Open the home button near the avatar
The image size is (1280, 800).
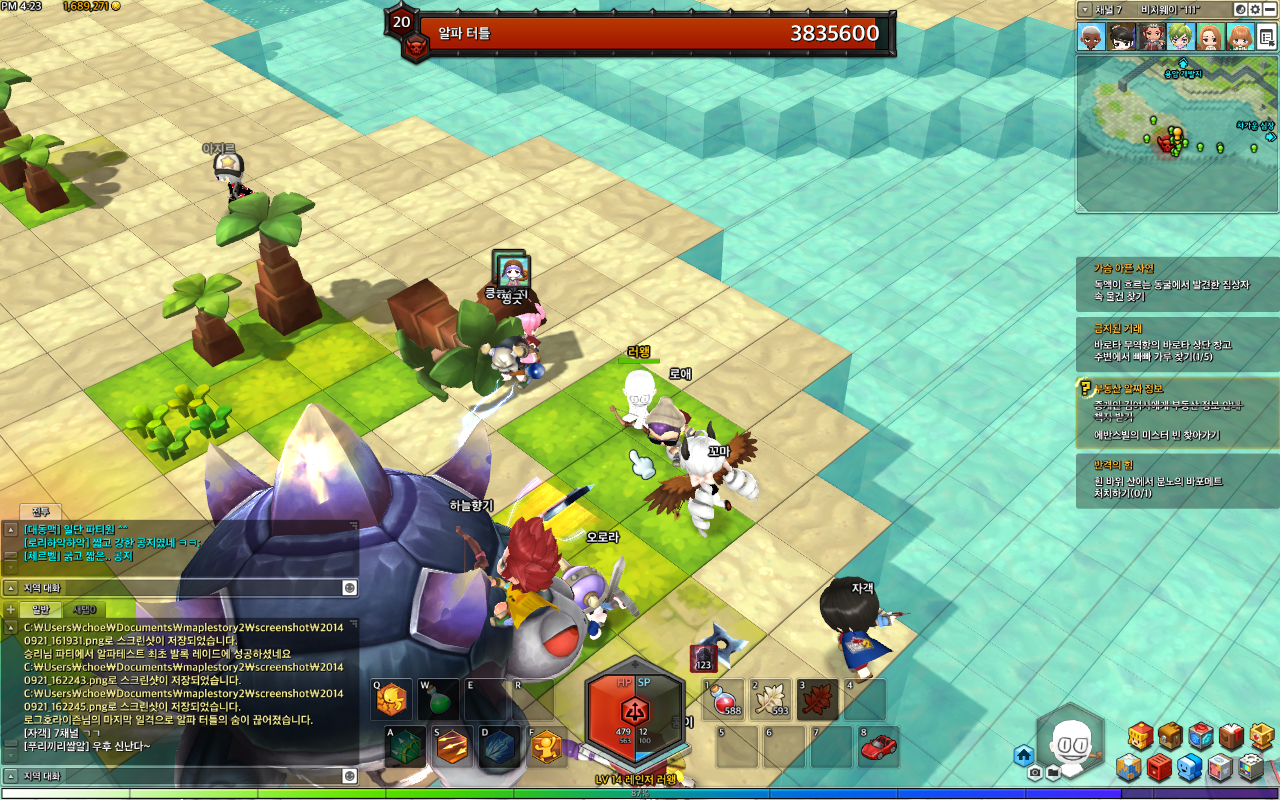pyautogui.click(x=1023, y=755)
